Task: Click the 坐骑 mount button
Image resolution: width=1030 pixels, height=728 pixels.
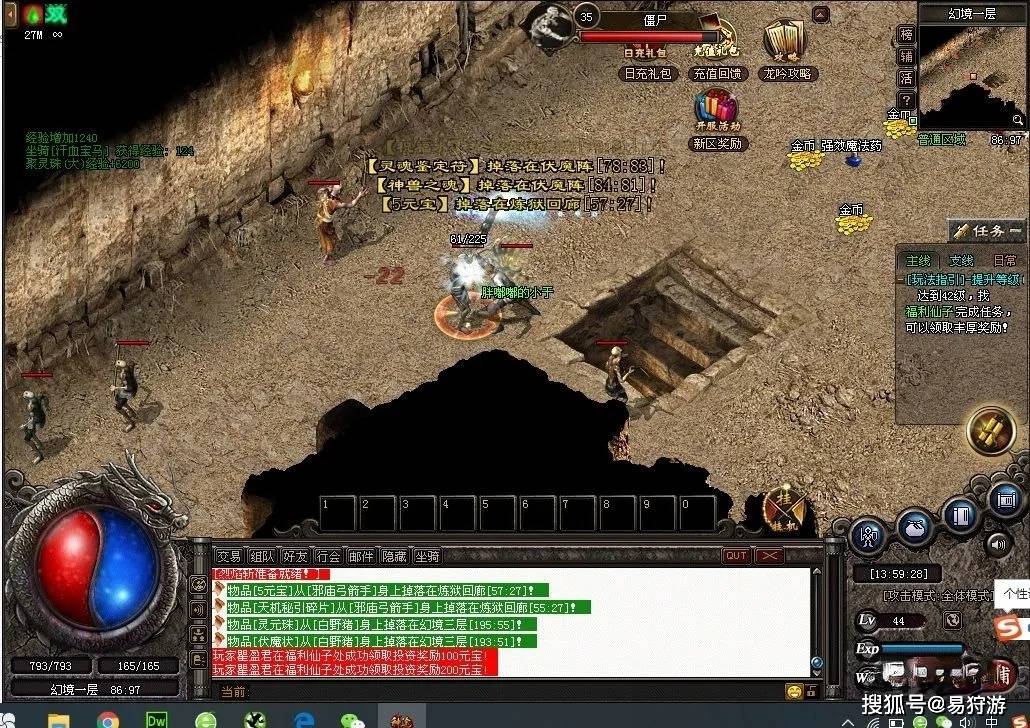Action: [x=427, y=556]
